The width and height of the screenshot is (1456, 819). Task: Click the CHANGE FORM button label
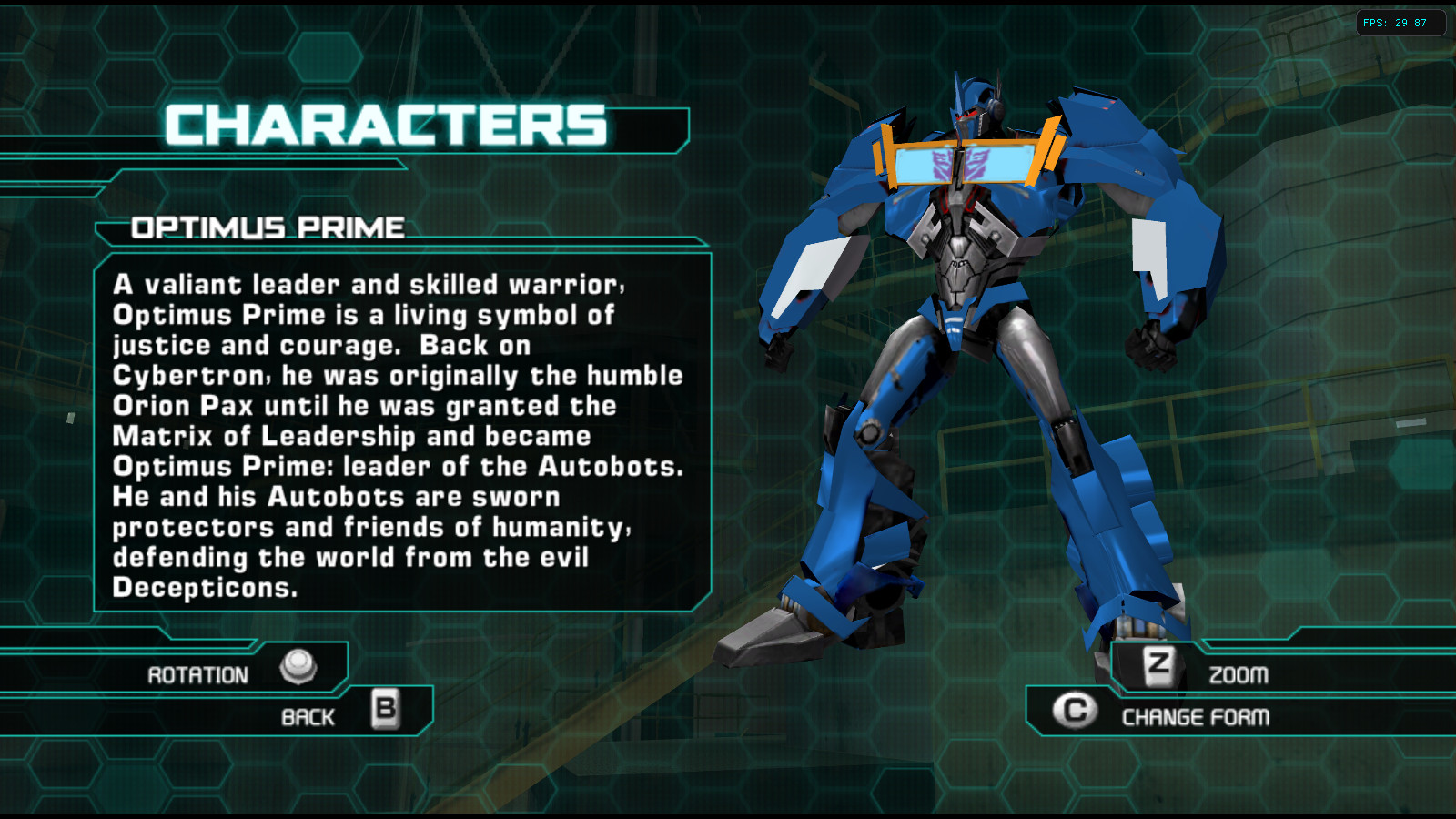pos(1195,717)
